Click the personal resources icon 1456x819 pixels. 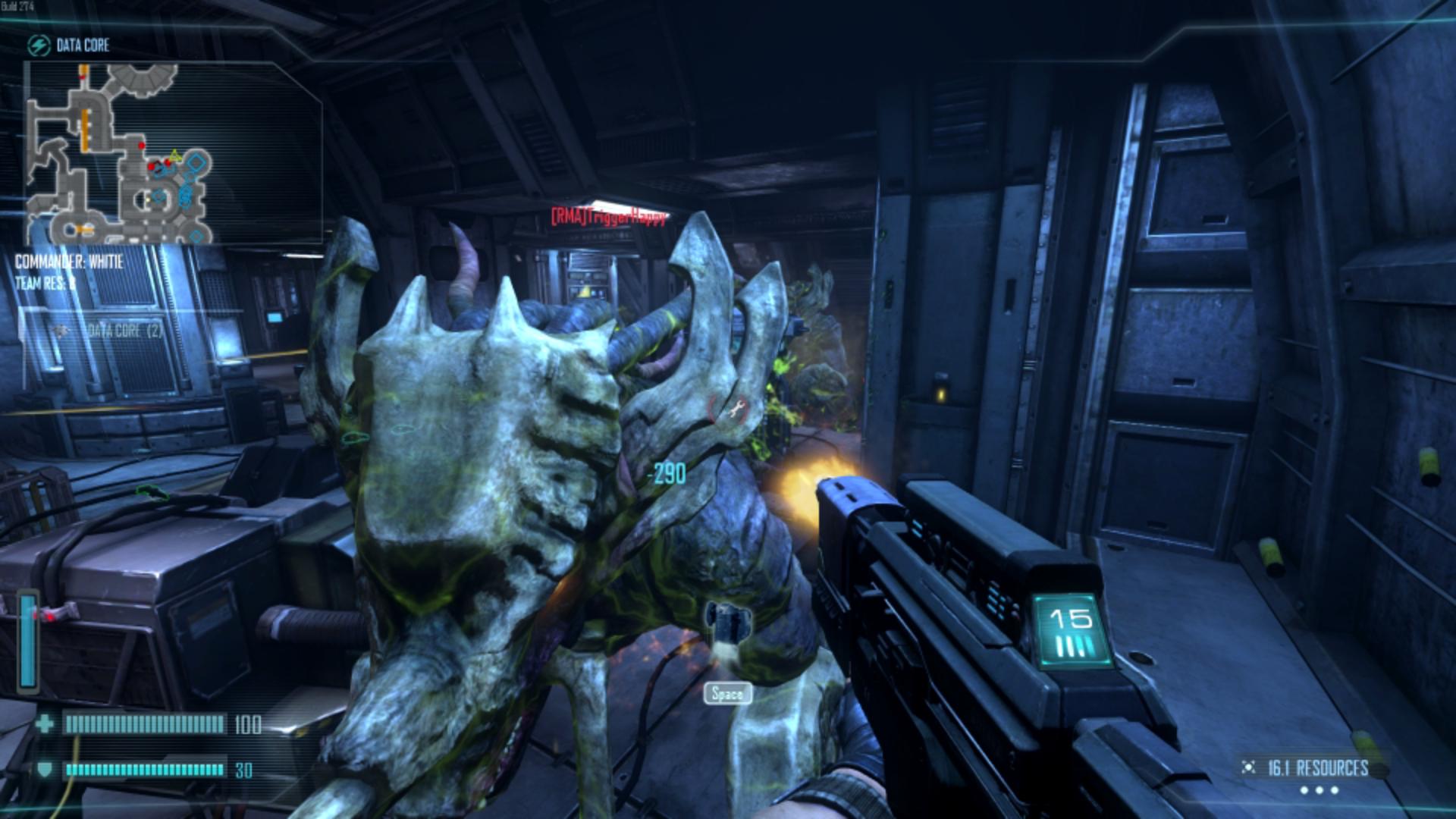1247,768
